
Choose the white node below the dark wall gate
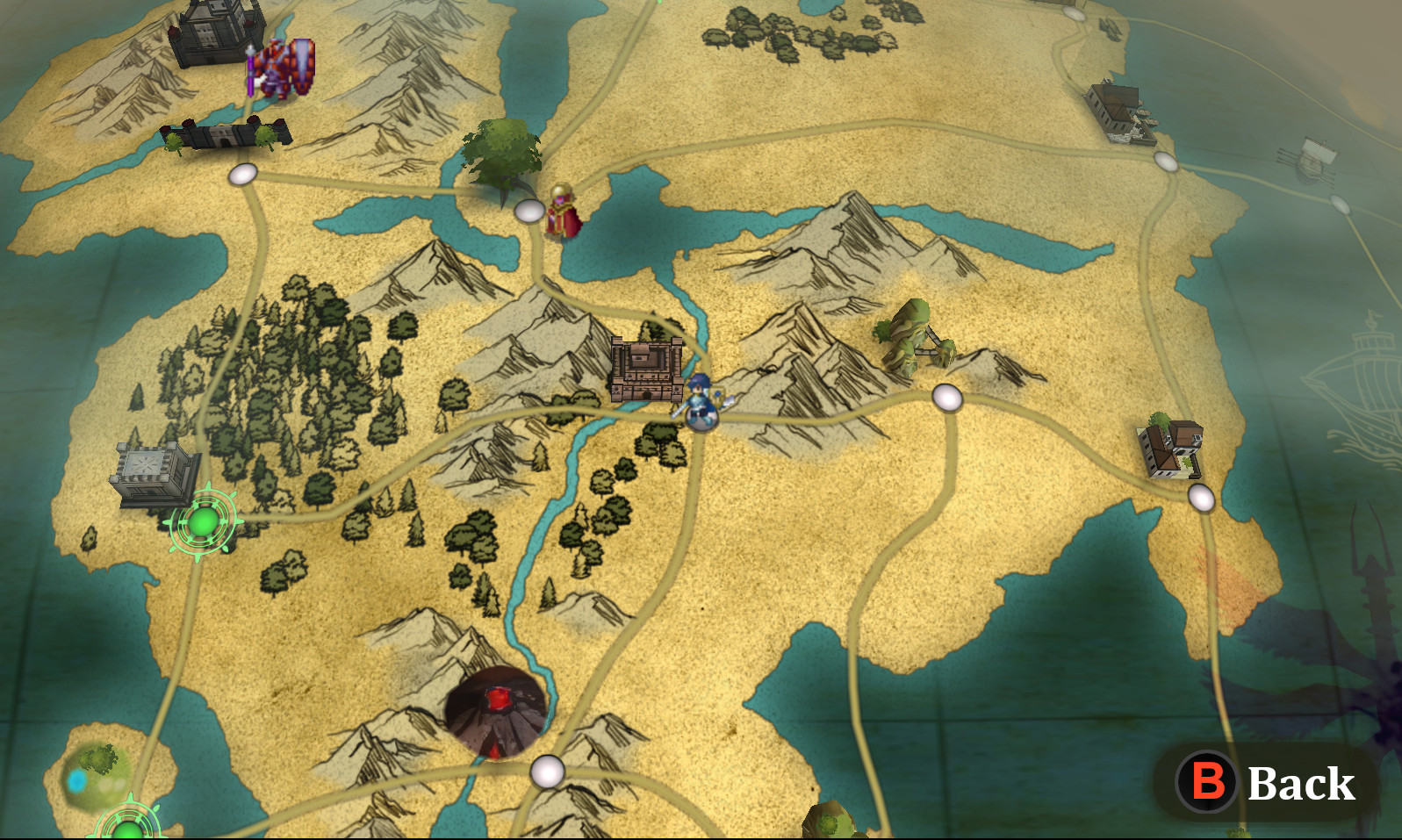coord(243,174)
